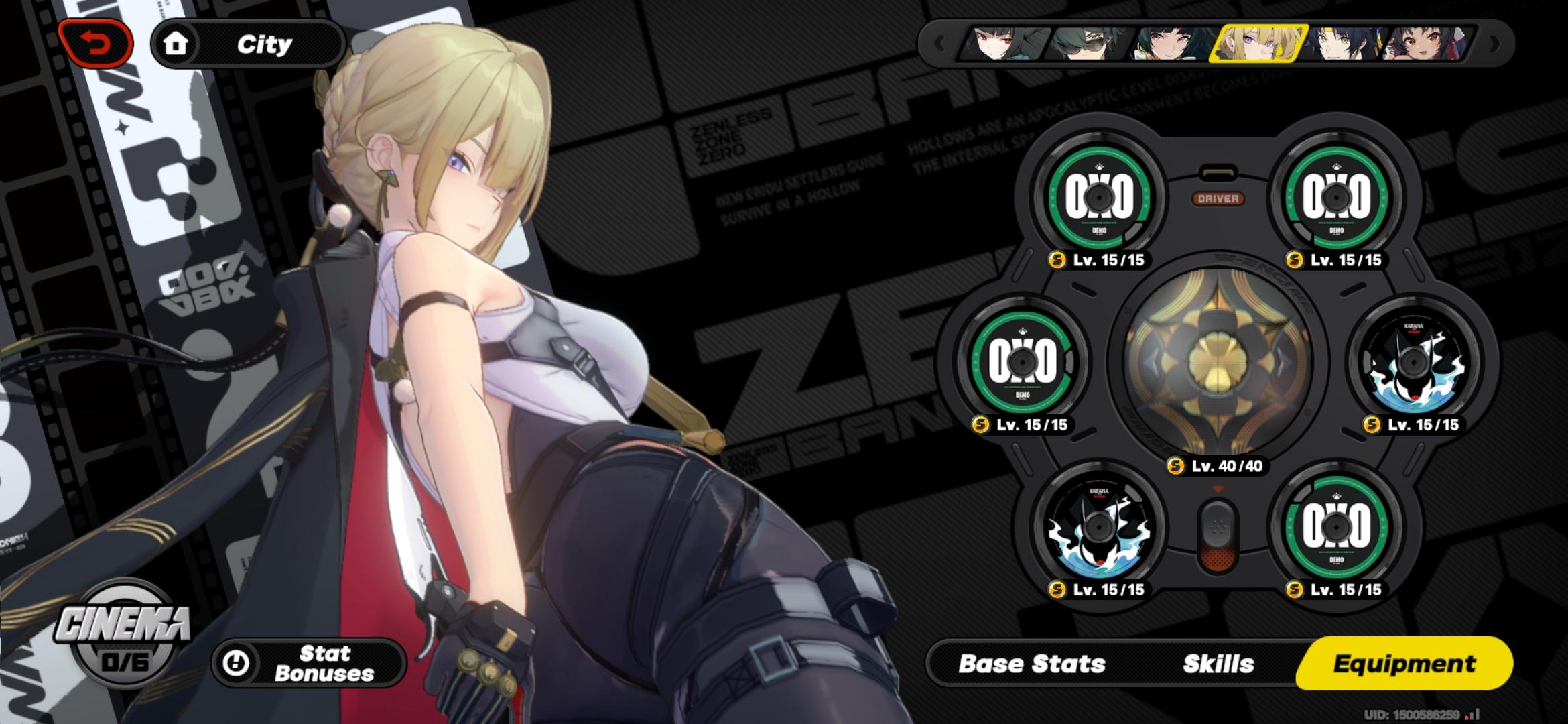Viewport: 1568px width, 724px height.
Task: Choose the yellow-eyed agent with headband
Action: click(1342, 44)
